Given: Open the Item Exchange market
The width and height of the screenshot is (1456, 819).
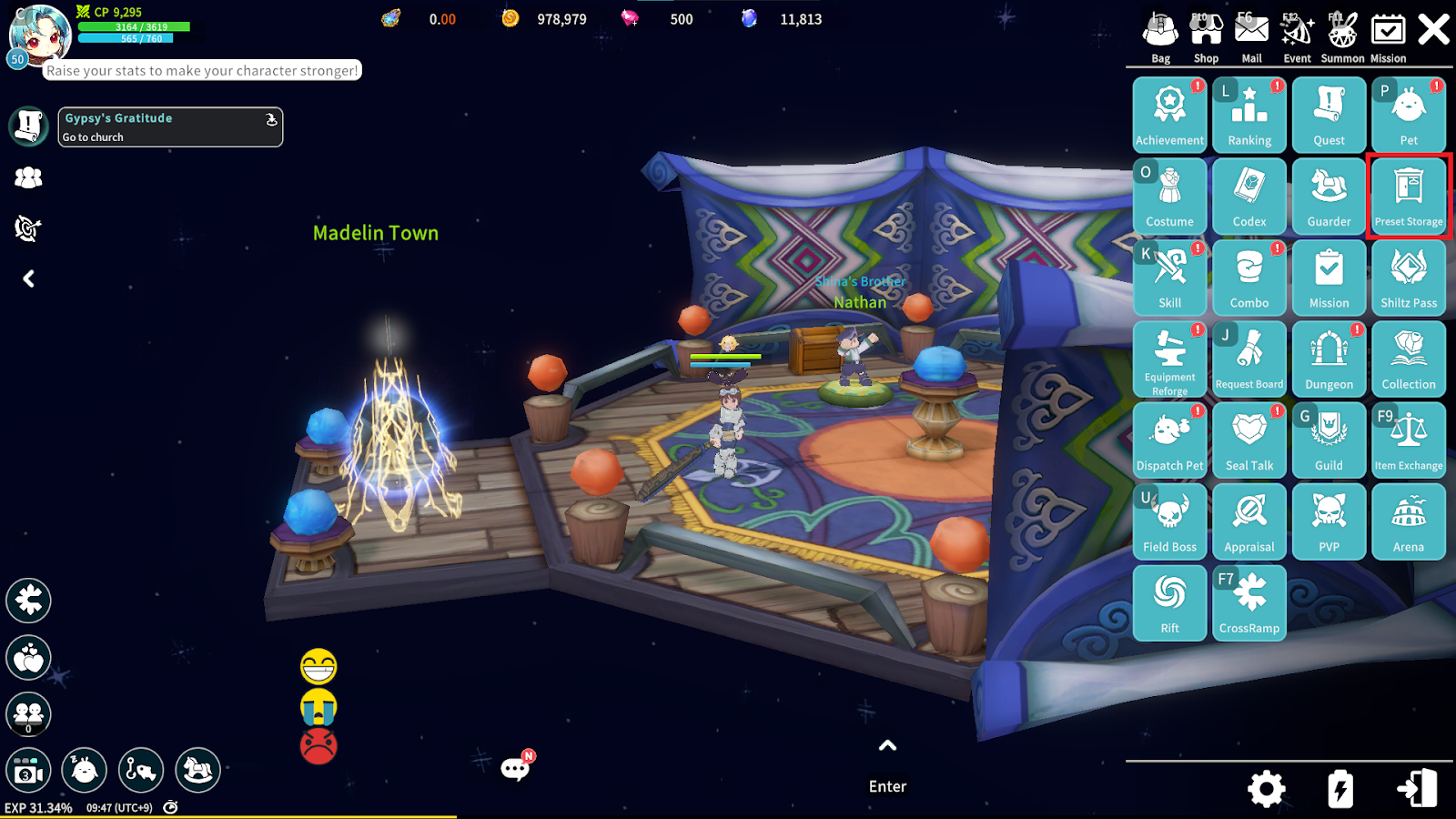Looking at the screenshot, I should [1409, 440].
